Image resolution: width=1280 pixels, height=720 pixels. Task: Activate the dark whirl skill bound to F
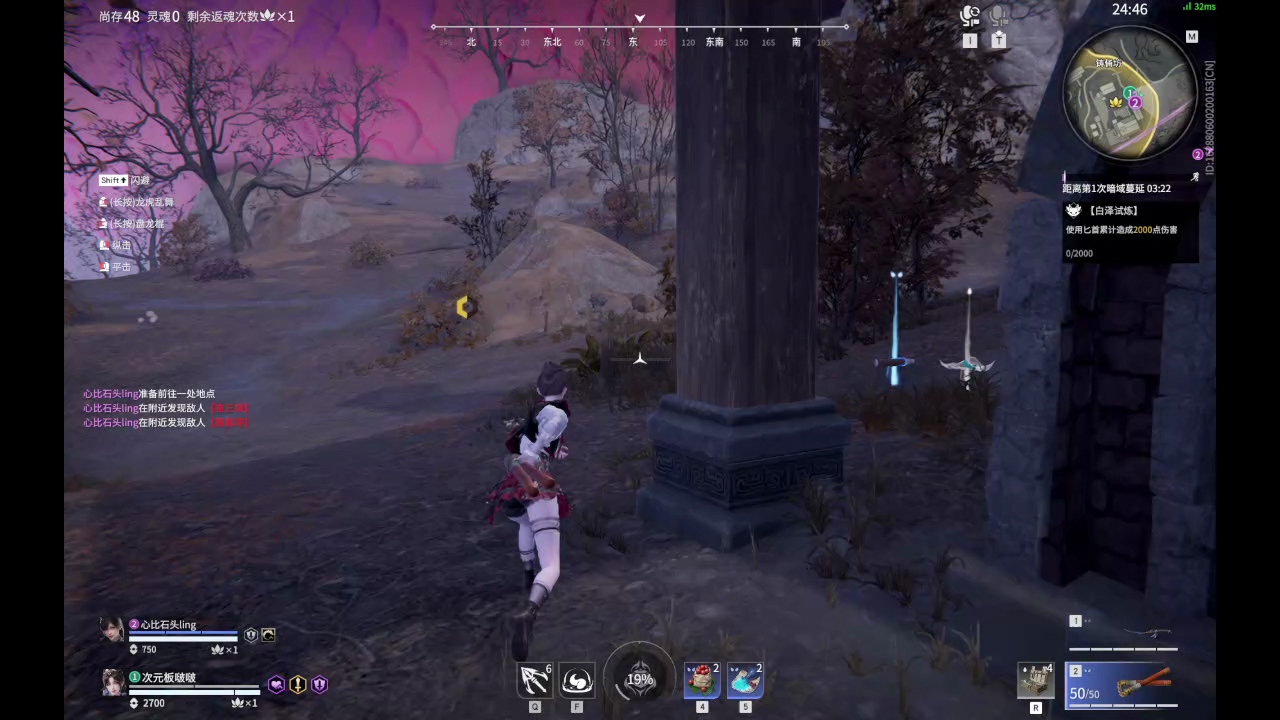tap(578, 680)
